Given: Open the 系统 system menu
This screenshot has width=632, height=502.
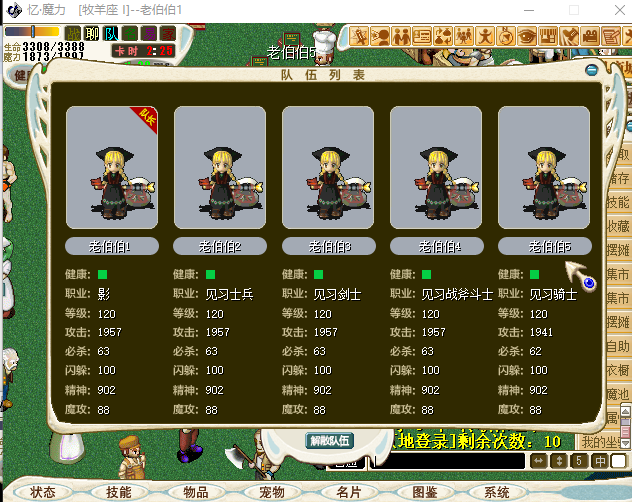Looking at the screenshot, I should tap(497, 492).
